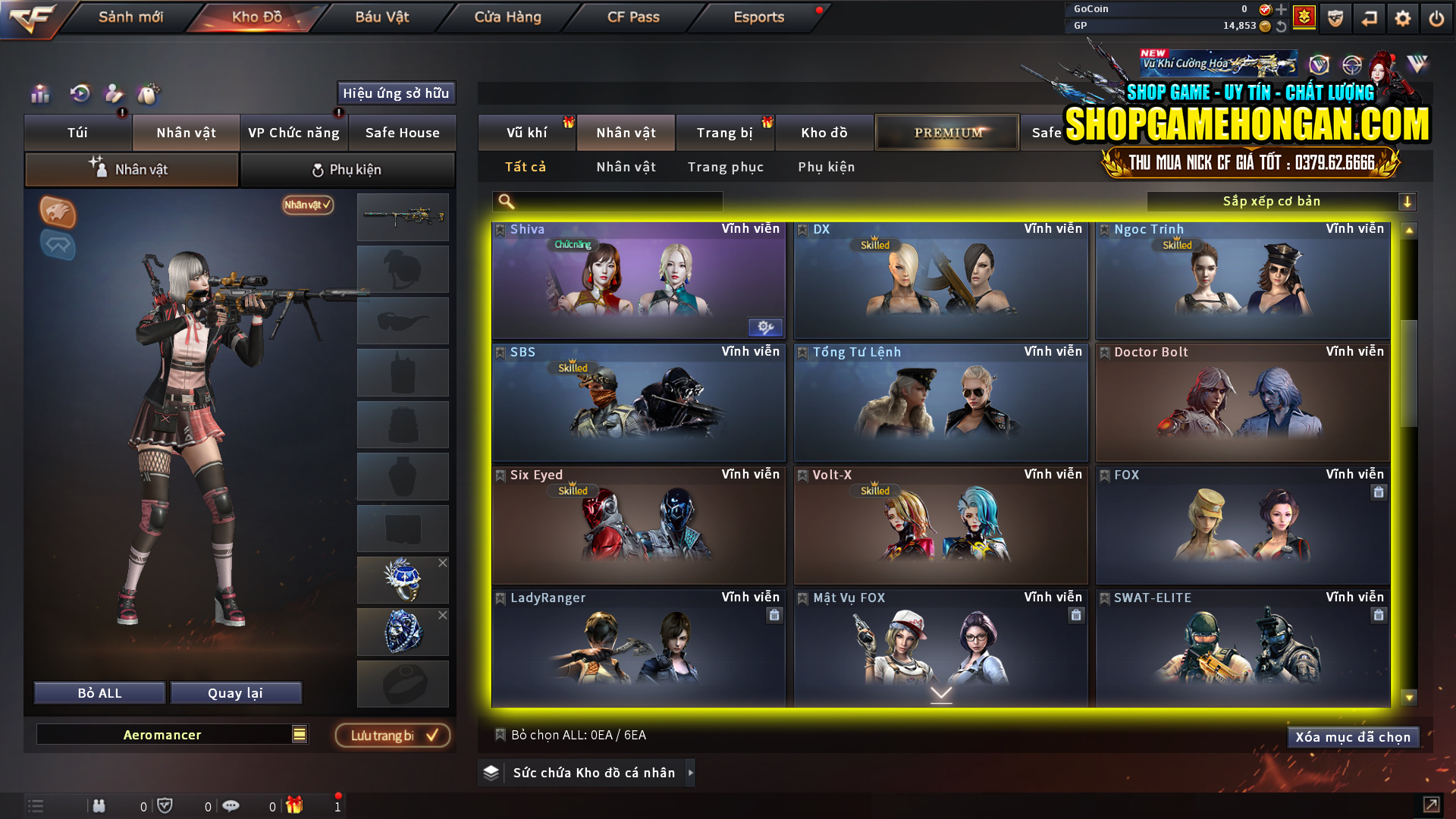Screen dimensions: 1456x819
Task: Open the ranking stats icon above the character panel
Action: (x=39, y=95)
